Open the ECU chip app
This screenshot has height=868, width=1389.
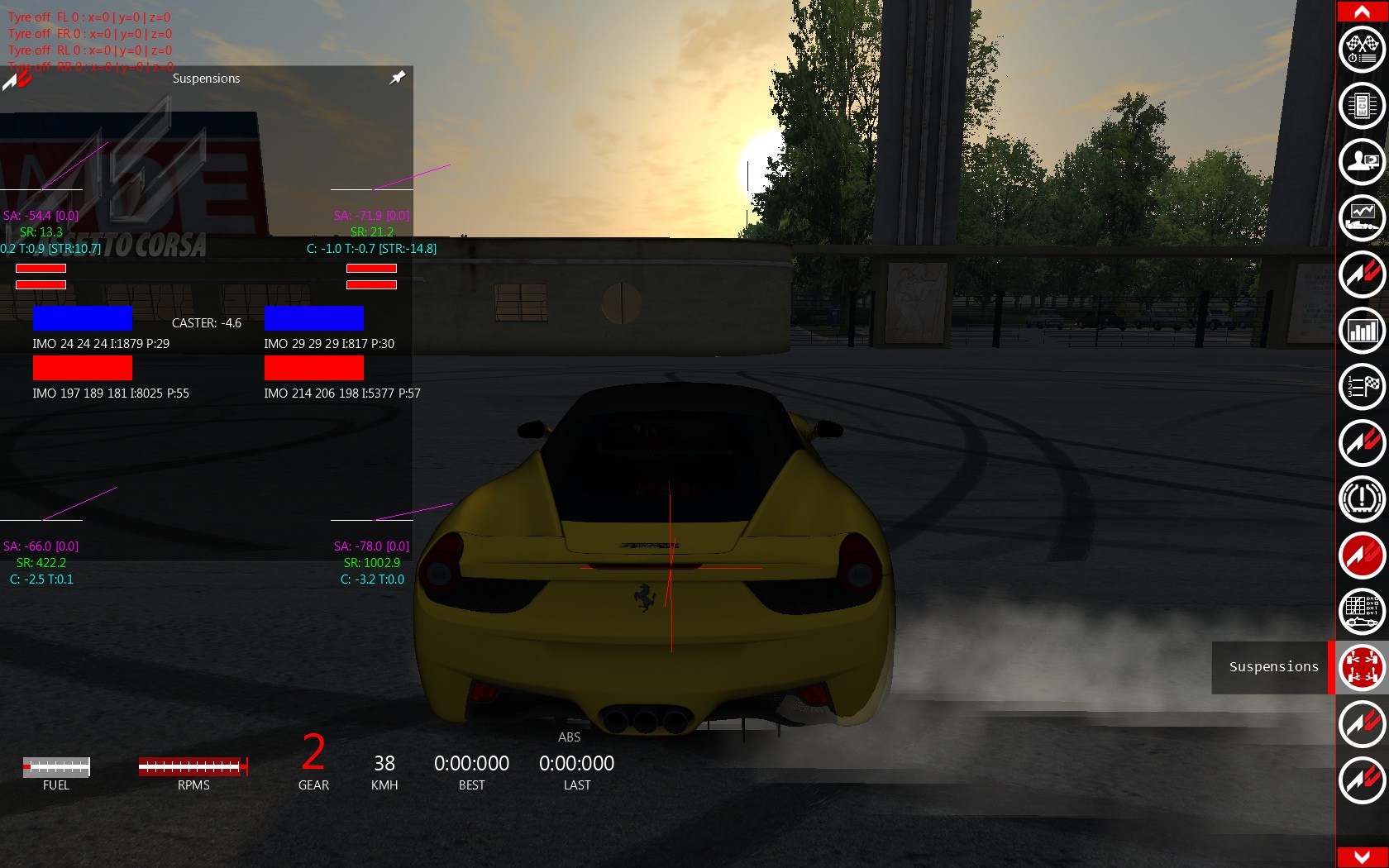tap(1362, 106)
